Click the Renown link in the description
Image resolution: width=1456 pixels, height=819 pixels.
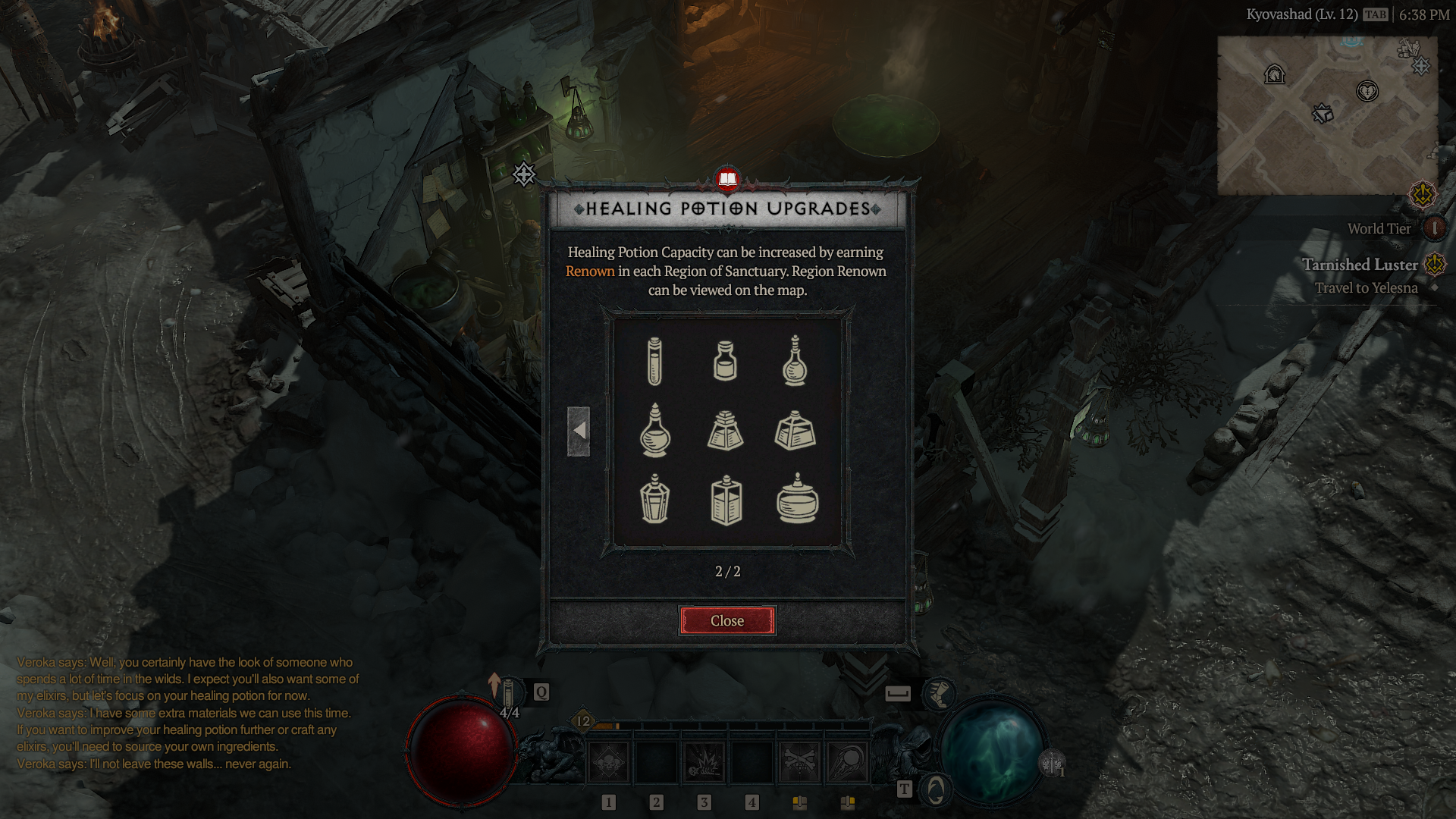(591, 271)
